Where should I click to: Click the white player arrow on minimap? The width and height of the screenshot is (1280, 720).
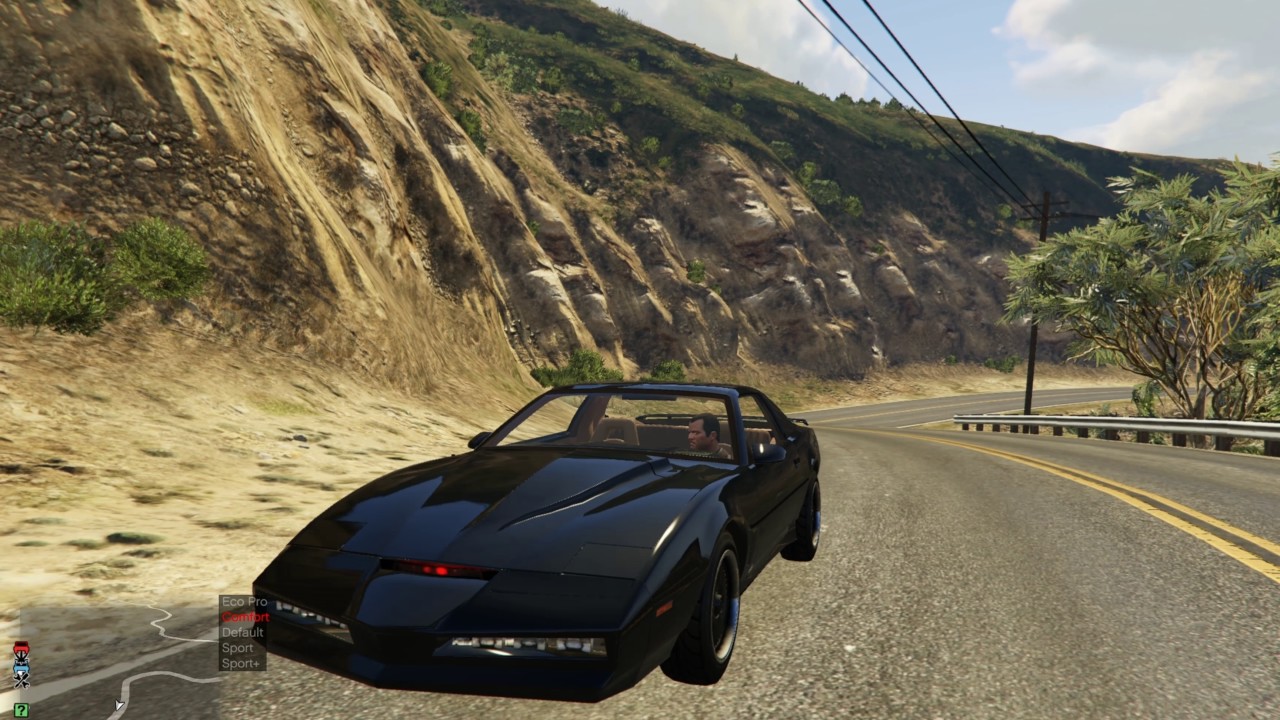point(119,706)
